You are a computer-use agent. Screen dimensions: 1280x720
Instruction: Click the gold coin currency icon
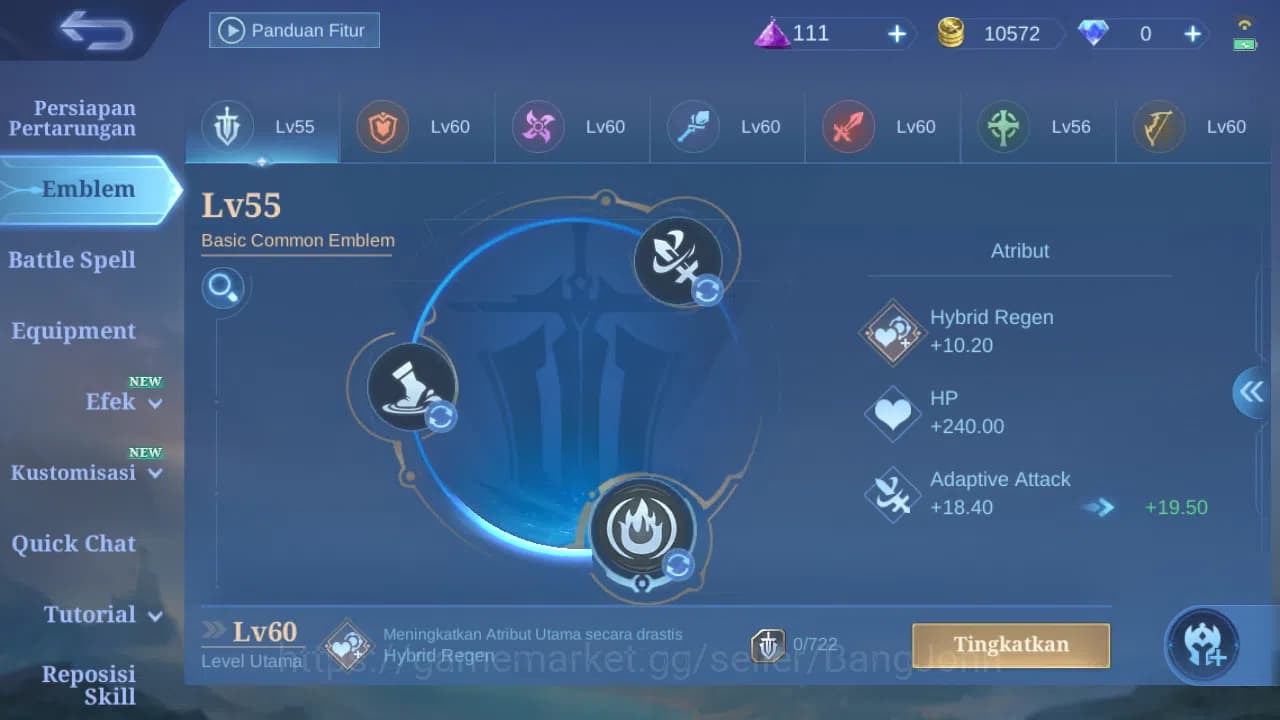[x=951, y=33]
